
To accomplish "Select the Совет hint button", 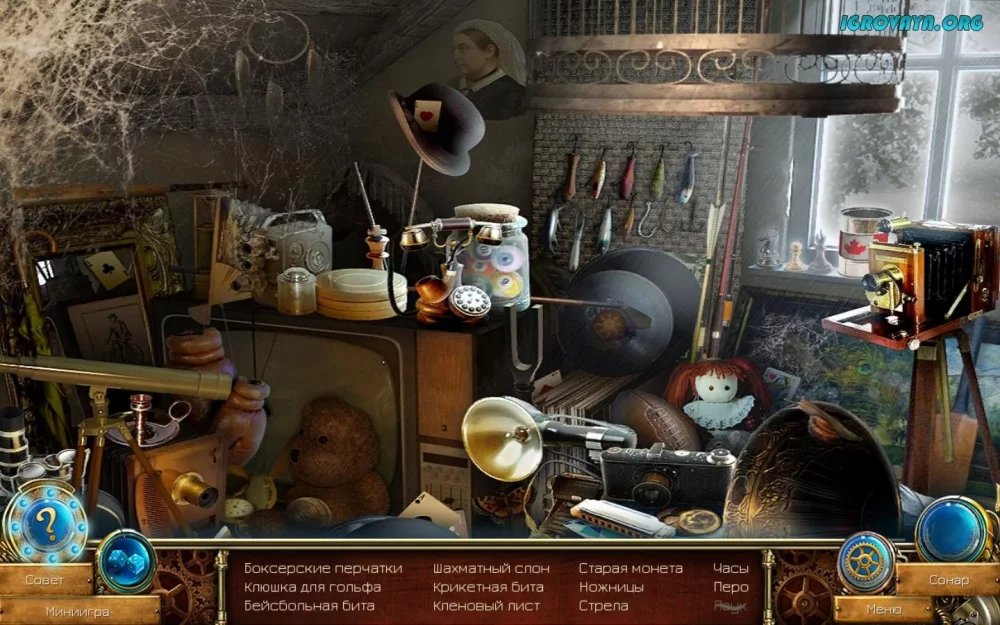I will coord(44,580).
